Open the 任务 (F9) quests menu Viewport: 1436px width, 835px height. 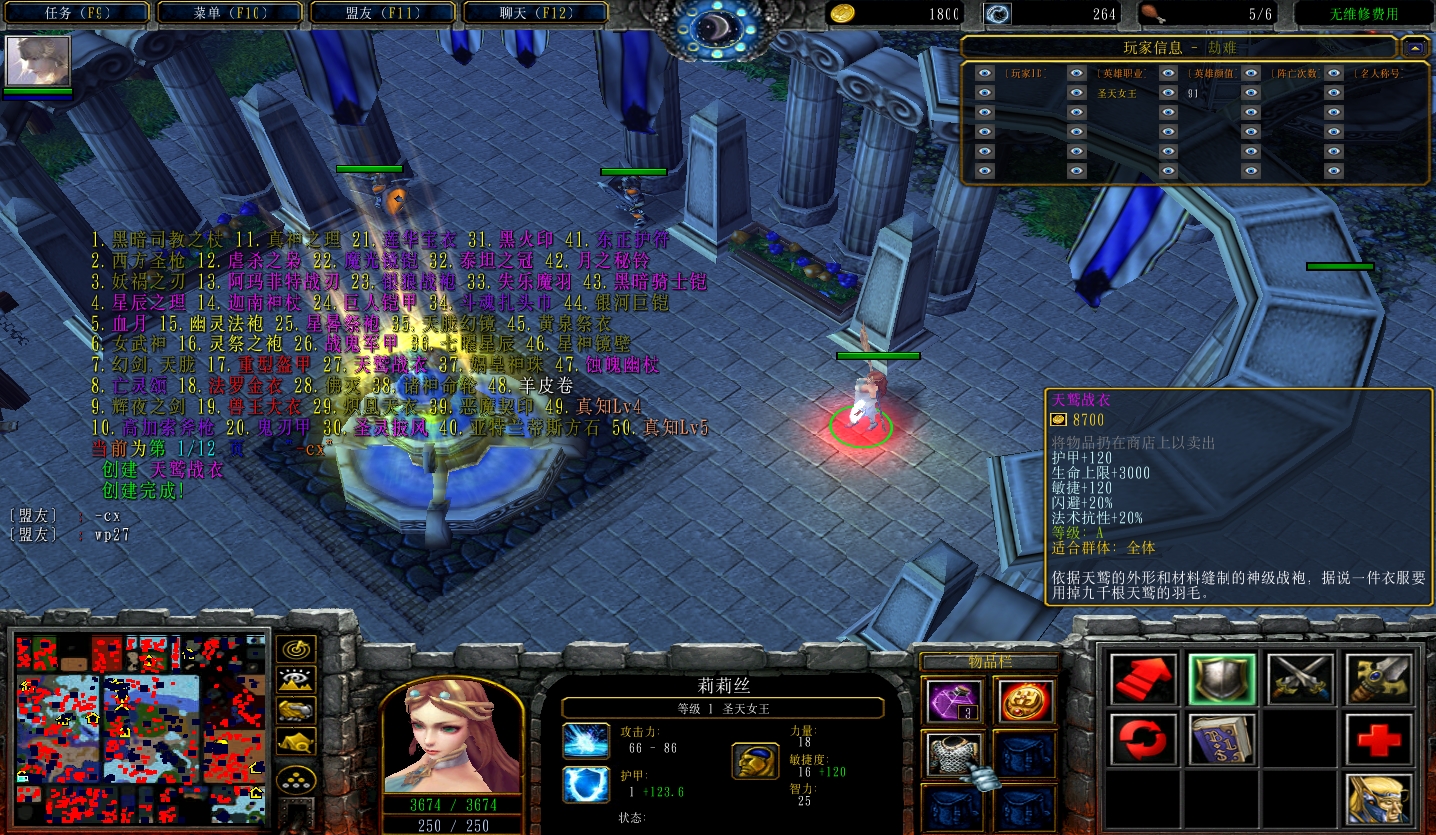(78, 13)
